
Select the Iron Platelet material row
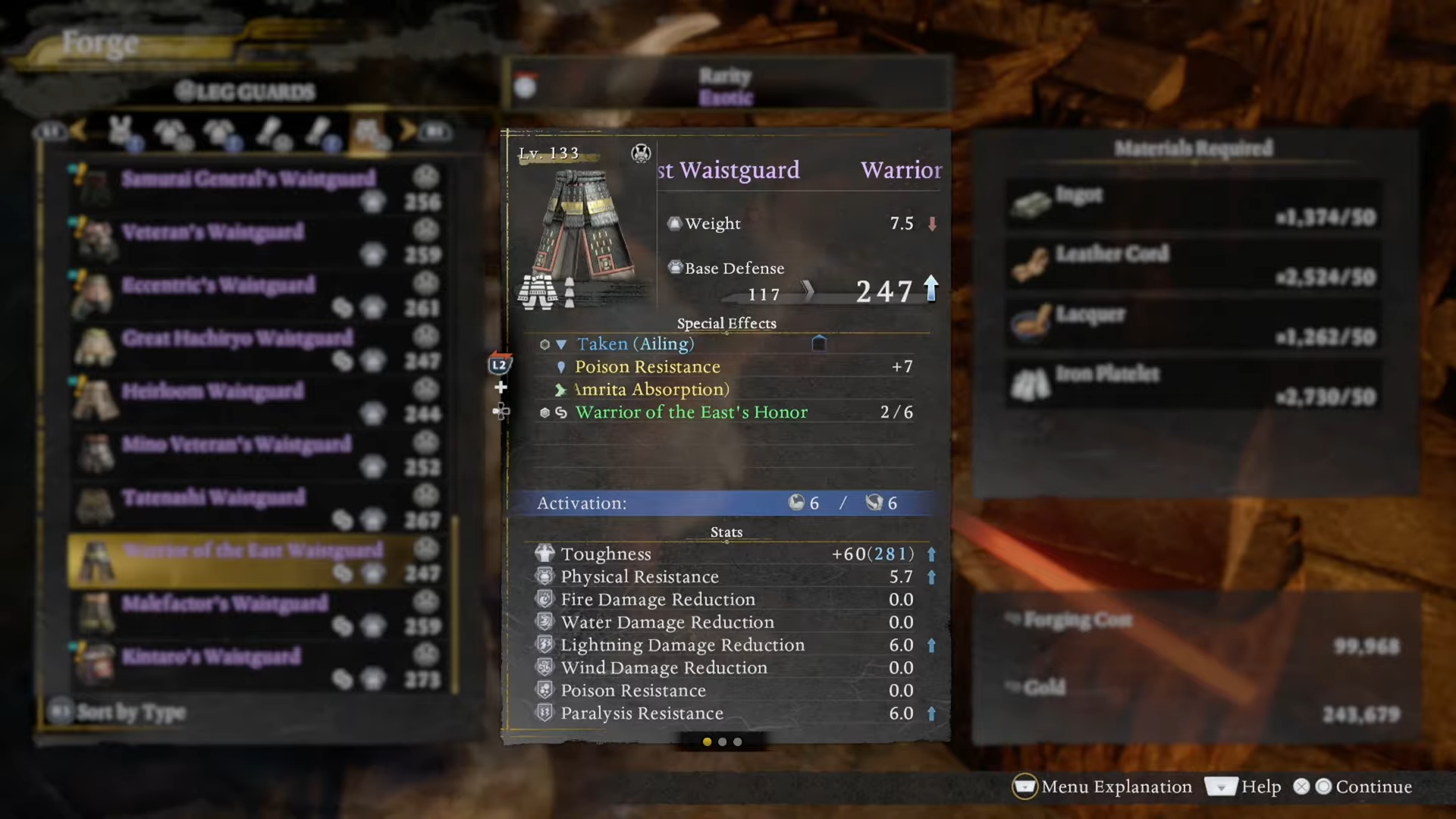tap(1194, 384)
